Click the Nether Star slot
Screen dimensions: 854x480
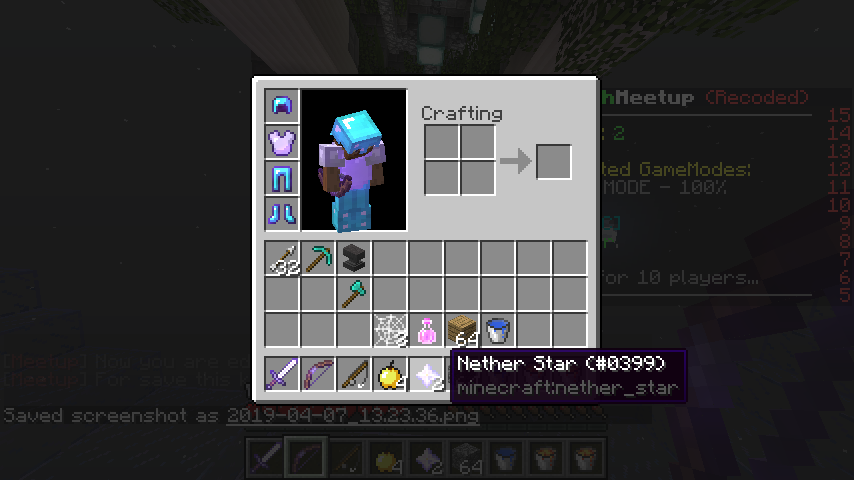pyautogui.click(x=426, y=374)
